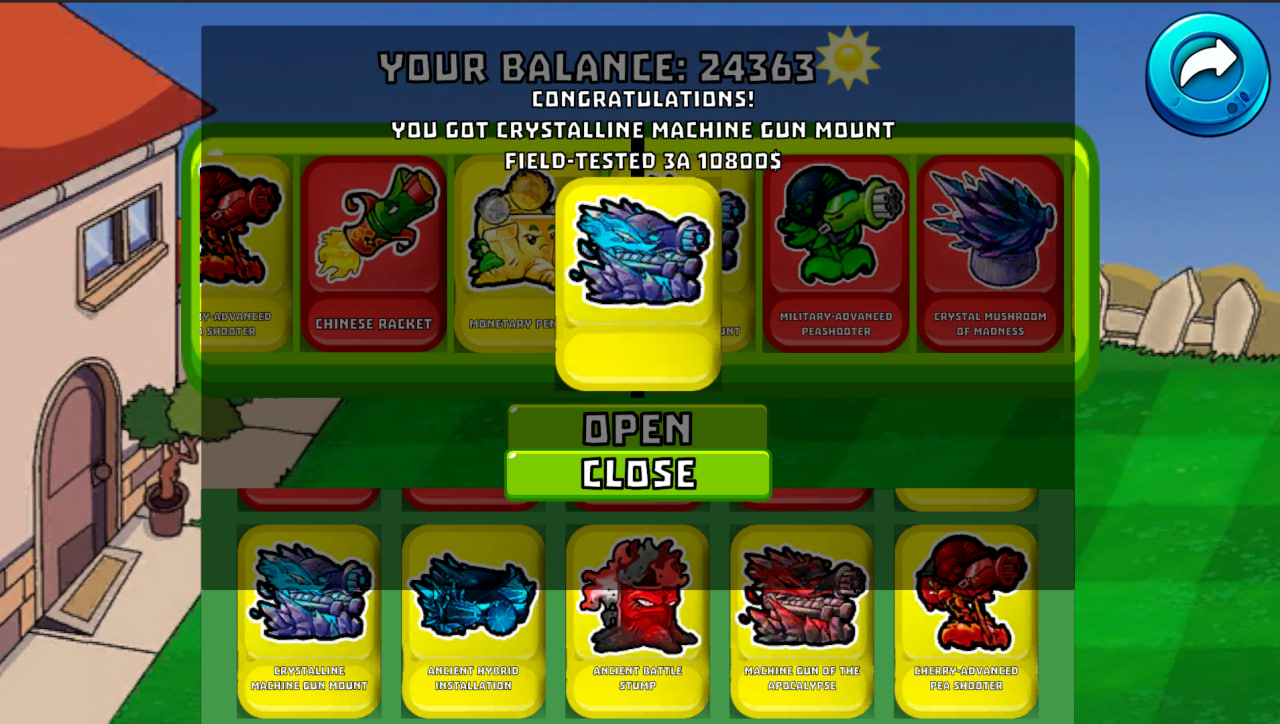The height and width of the screenshot is (724, 1280).
Task: Click the CONGRATULATIONS text banner
Action: pyautogui.click(x=639, y=101)
